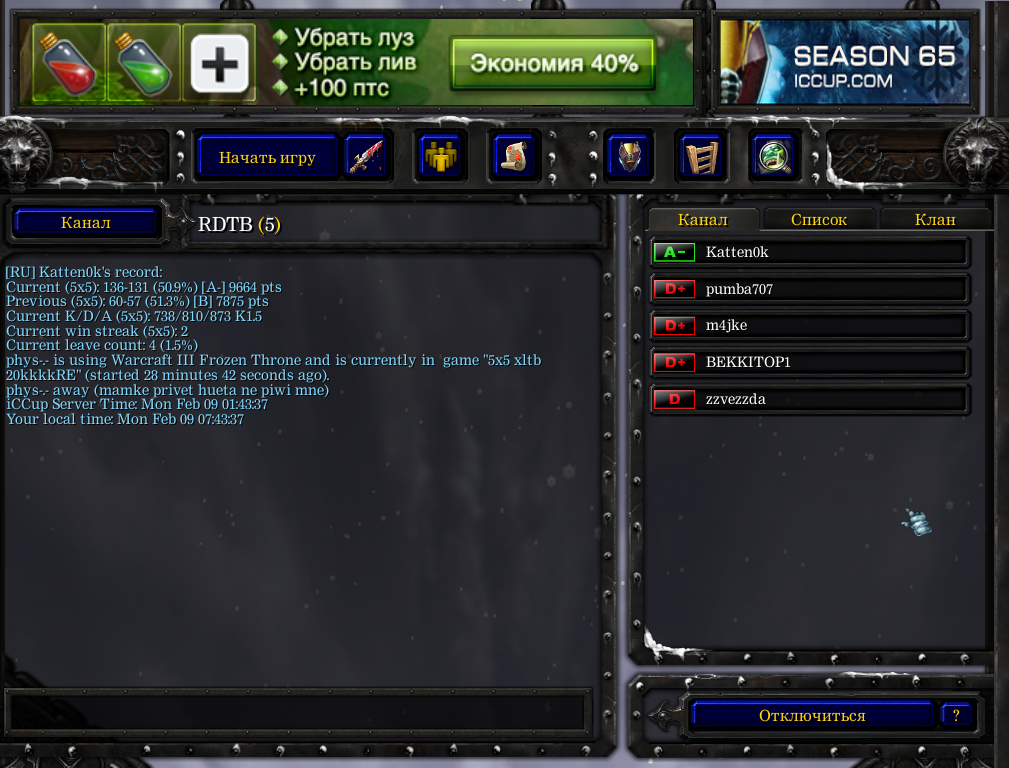Choose player zzvezzda from the list

pos(810,399)
